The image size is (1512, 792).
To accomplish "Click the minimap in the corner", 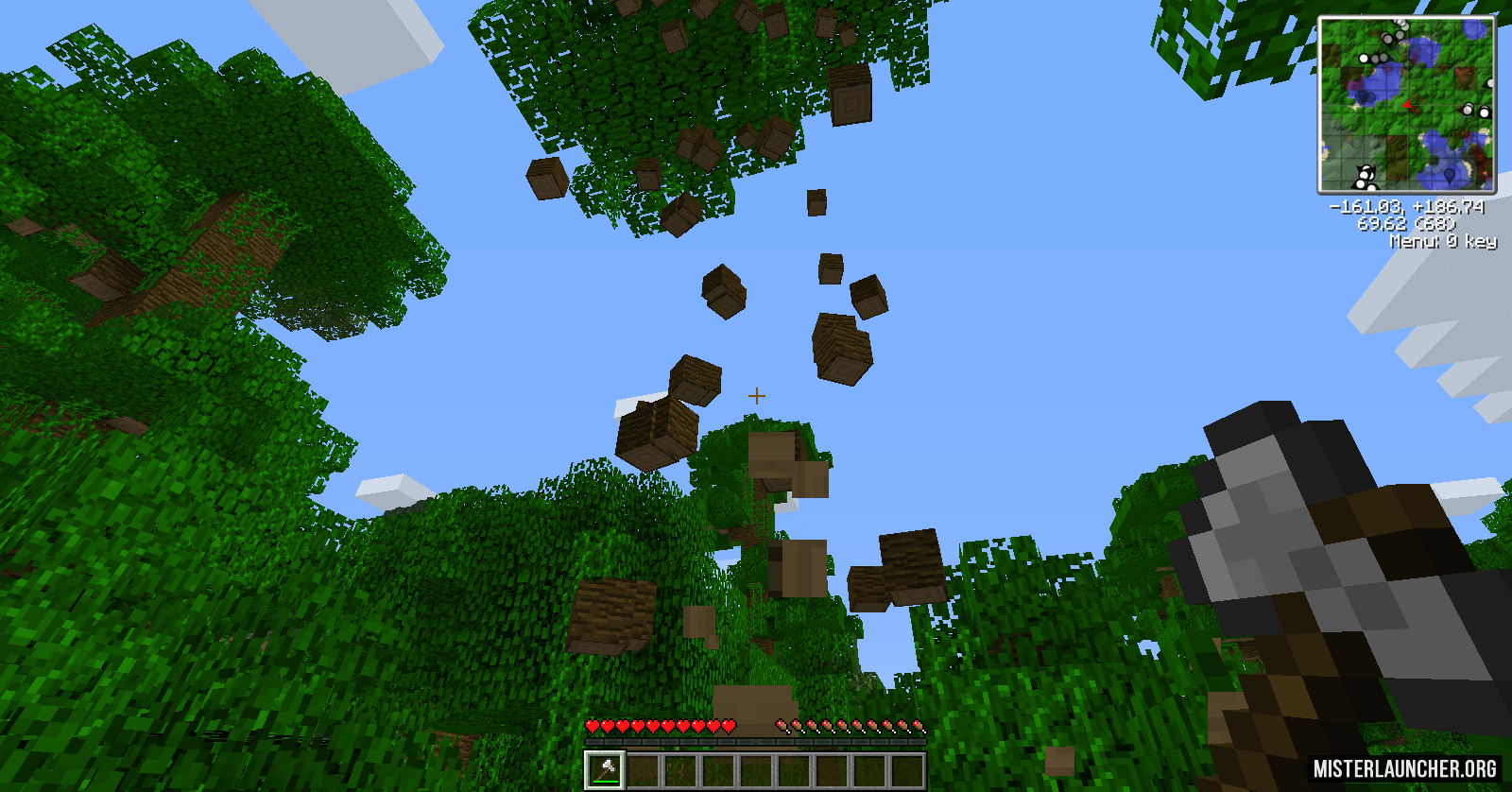I will pyautogui.click(x=1406, y=105).
